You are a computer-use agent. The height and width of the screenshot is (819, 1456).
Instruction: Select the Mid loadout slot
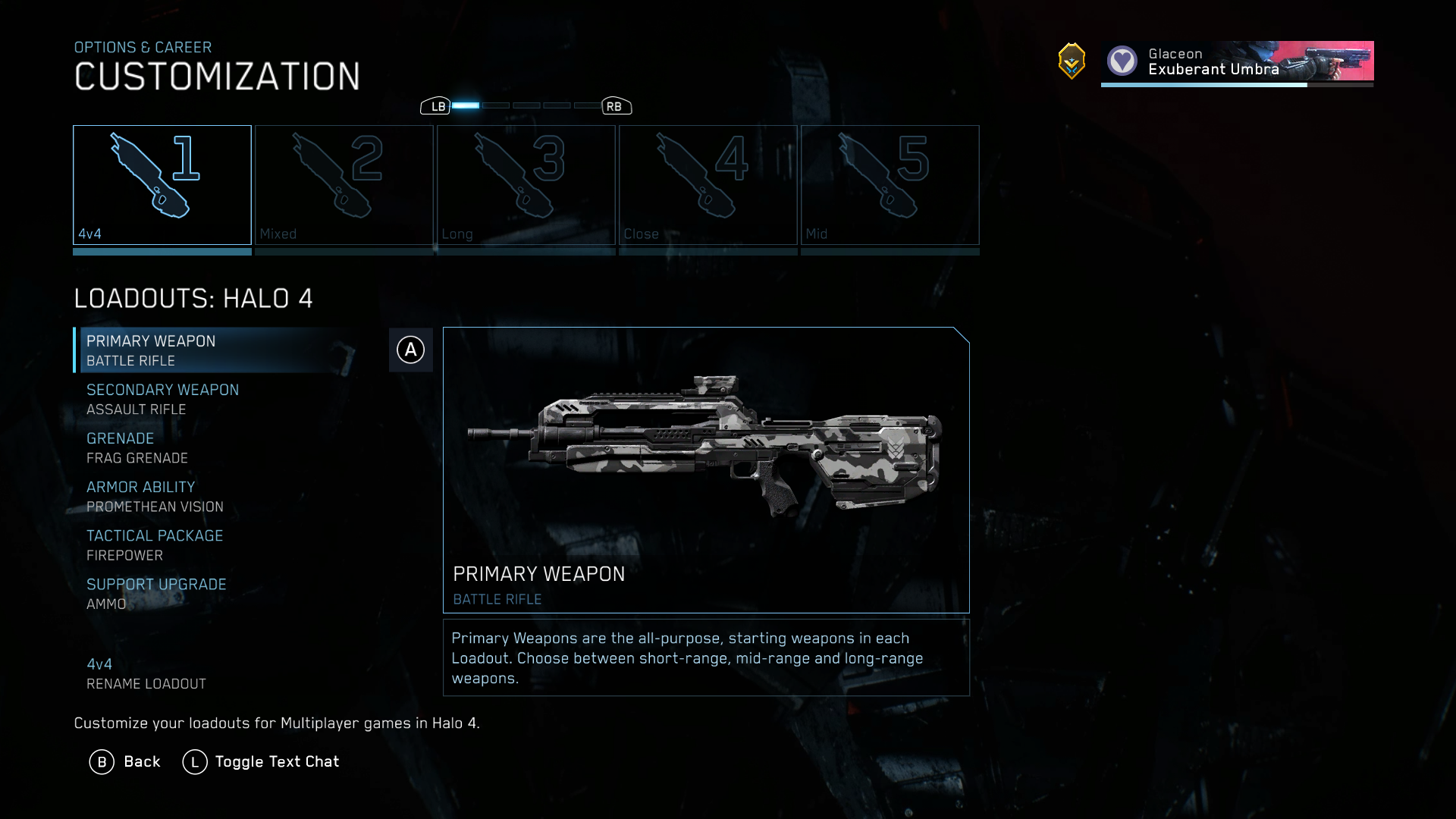tap(890, 185)
